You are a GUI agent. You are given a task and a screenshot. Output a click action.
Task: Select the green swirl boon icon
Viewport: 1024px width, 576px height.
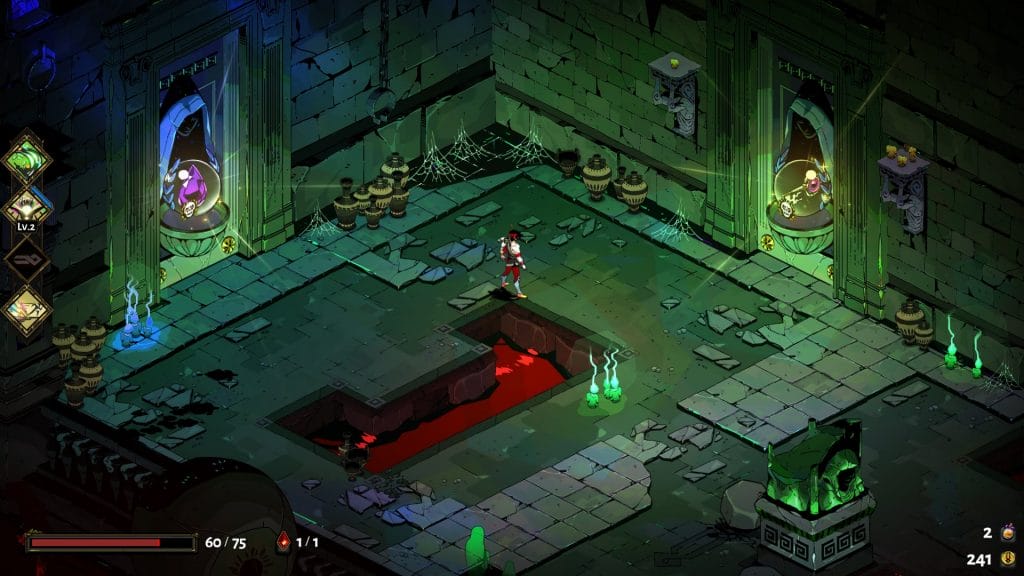(27, 156)
